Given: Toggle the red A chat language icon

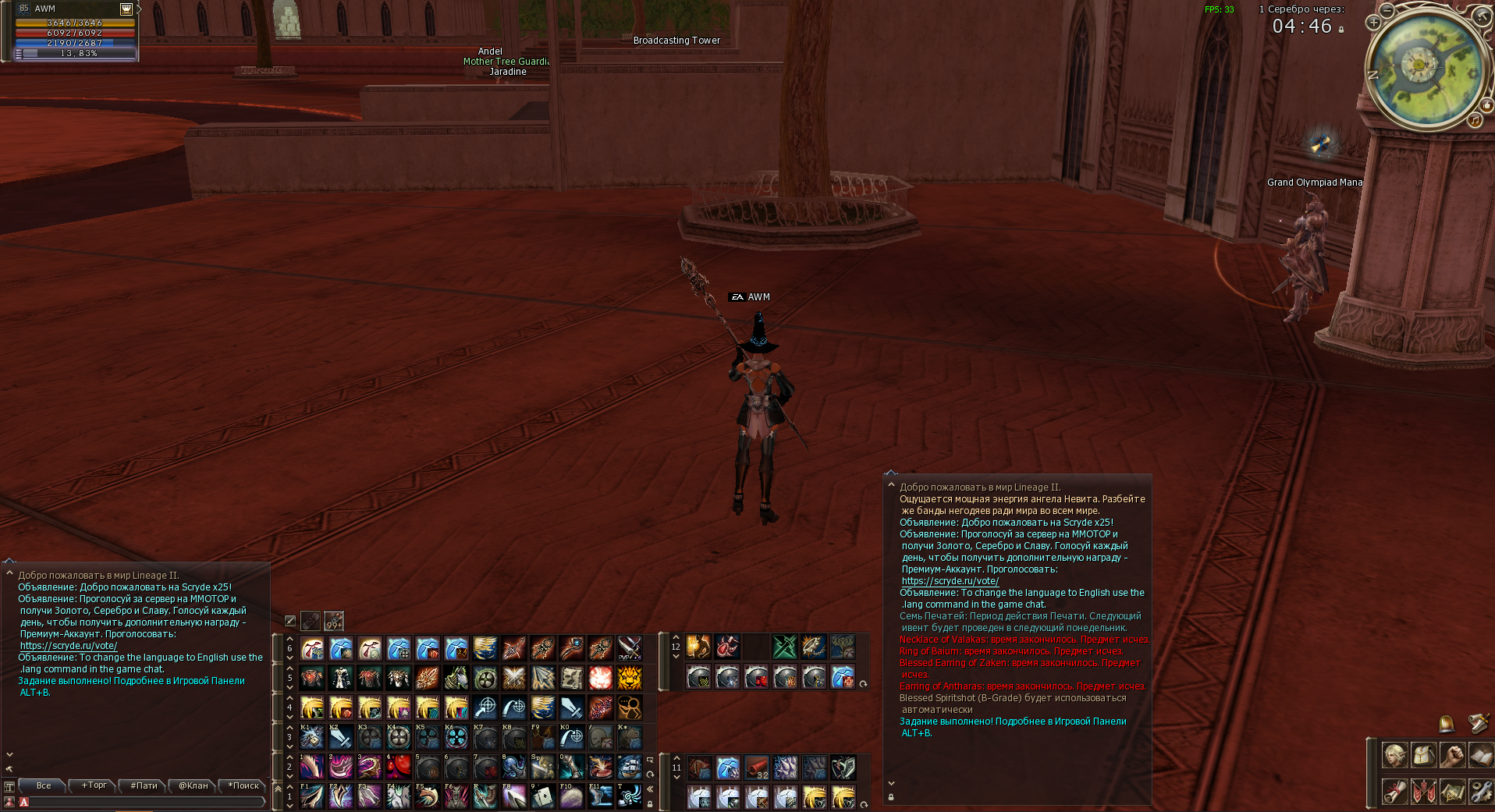Looking at the screenshot, I should point(24,802).
